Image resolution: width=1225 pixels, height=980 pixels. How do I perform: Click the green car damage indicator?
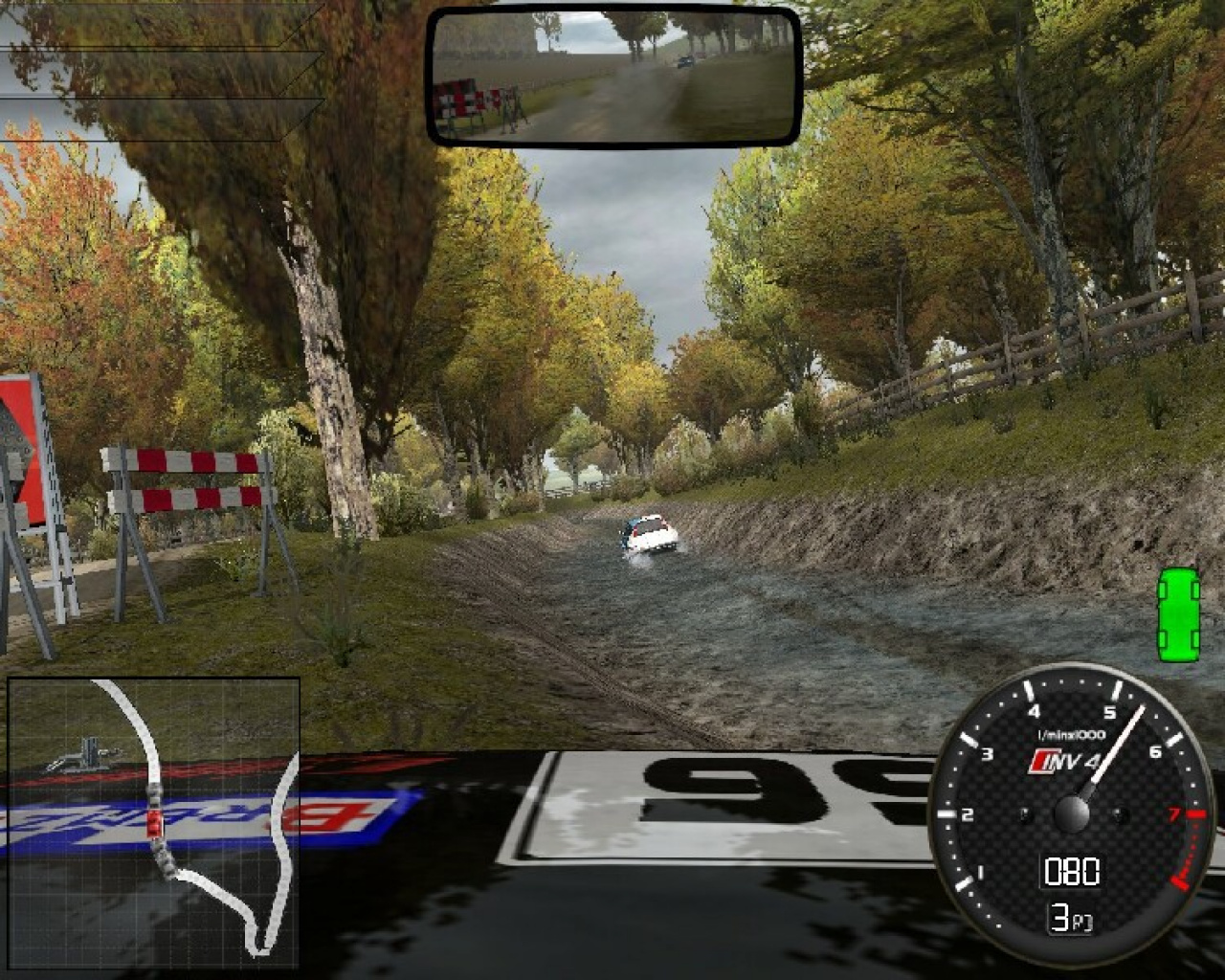pyautogui.click(x=1178, y=614)
